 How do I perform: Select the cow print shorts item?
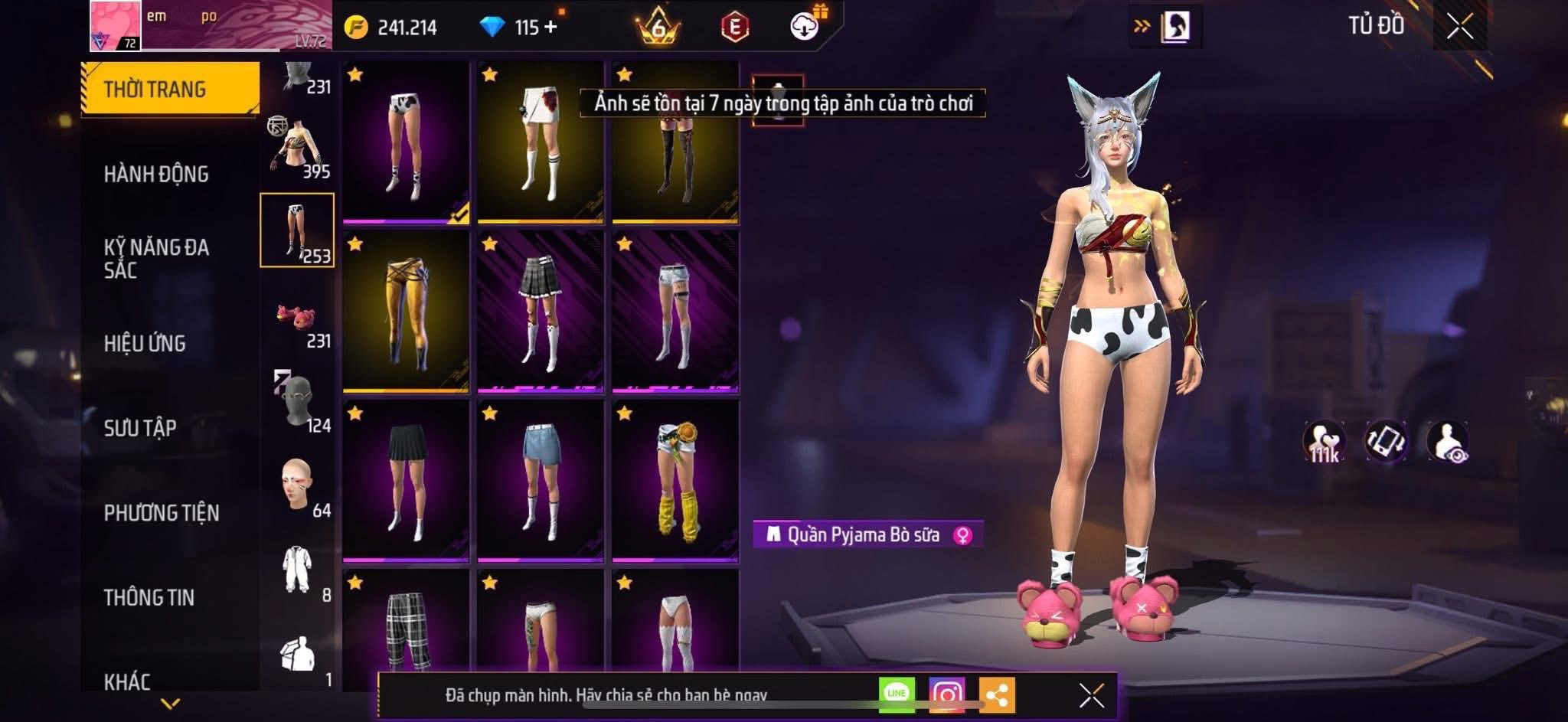[406, 142]
